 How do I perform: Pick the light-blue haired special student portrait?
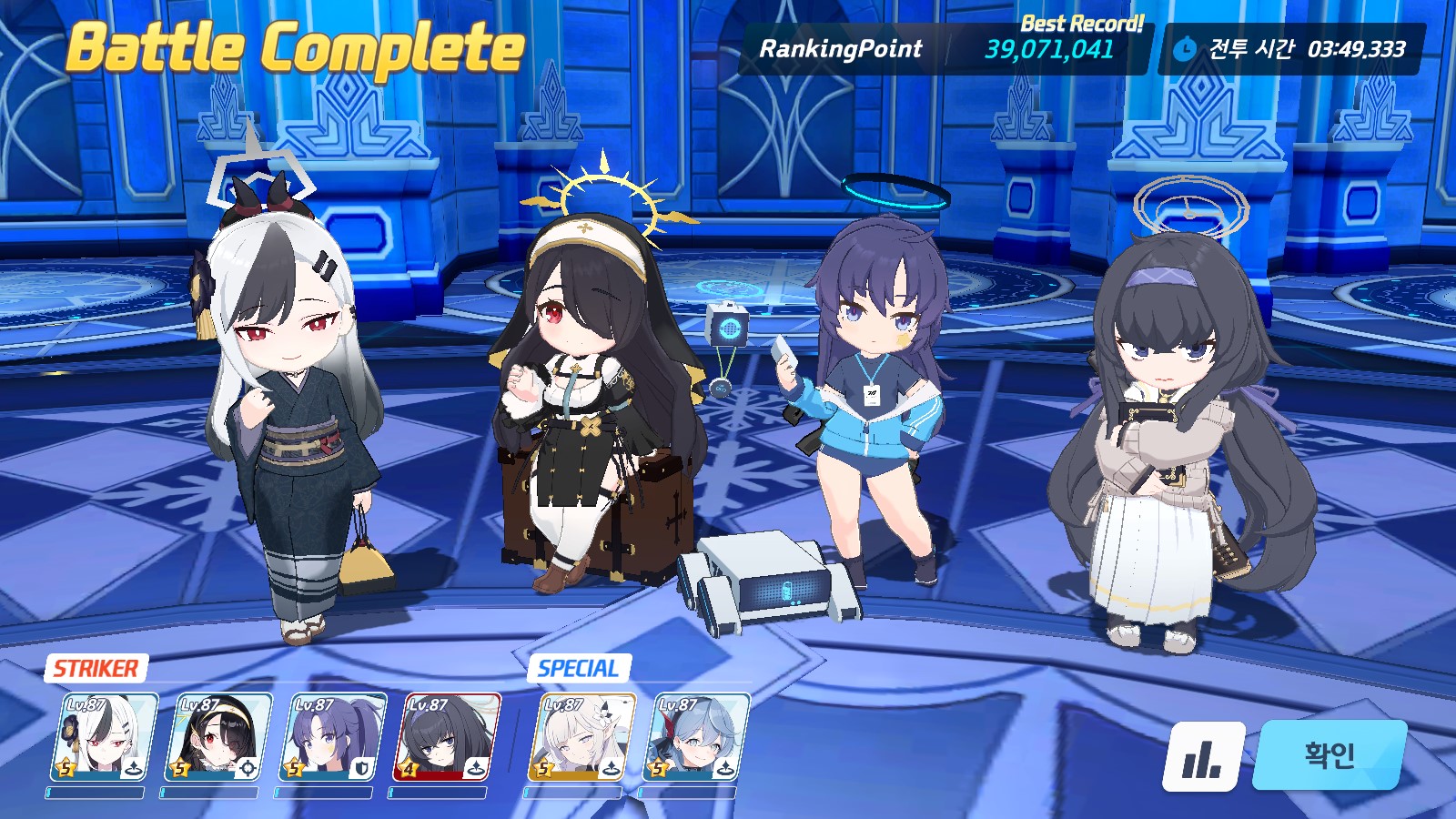(696, 737)
